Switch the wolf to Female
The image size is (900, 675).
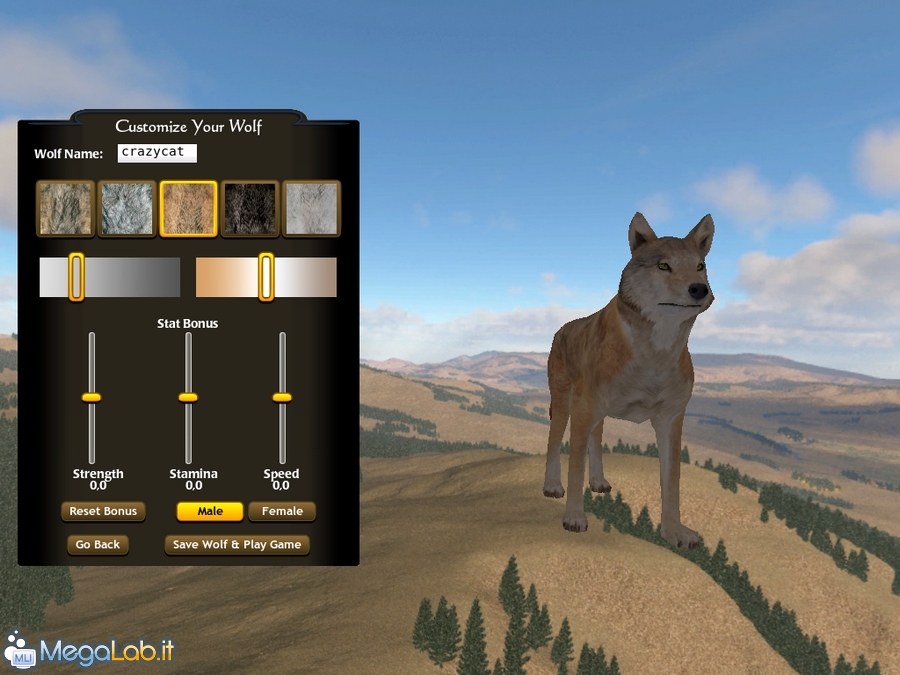click(x=282, y=511)
